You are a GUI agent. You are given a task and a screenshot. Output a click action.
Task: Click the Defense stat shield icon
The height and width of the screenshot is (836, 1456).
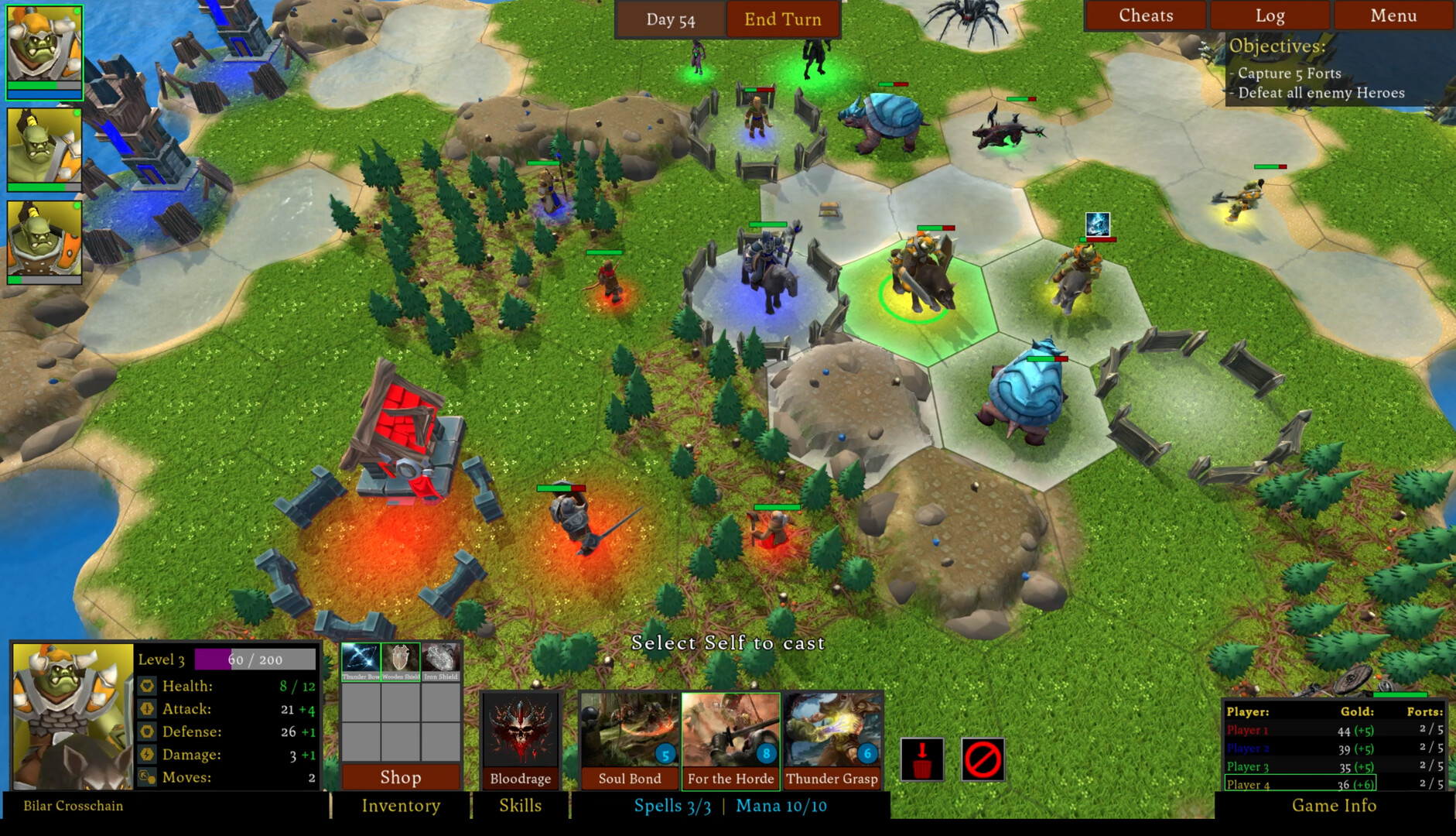146,731
